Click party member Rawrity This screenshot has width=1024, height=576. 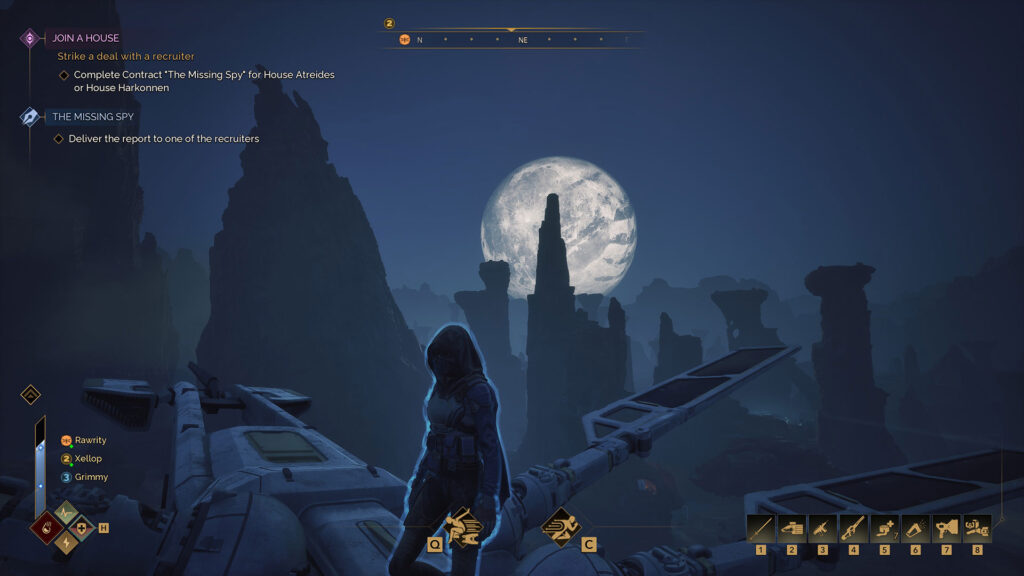click(x=90, y=440)
